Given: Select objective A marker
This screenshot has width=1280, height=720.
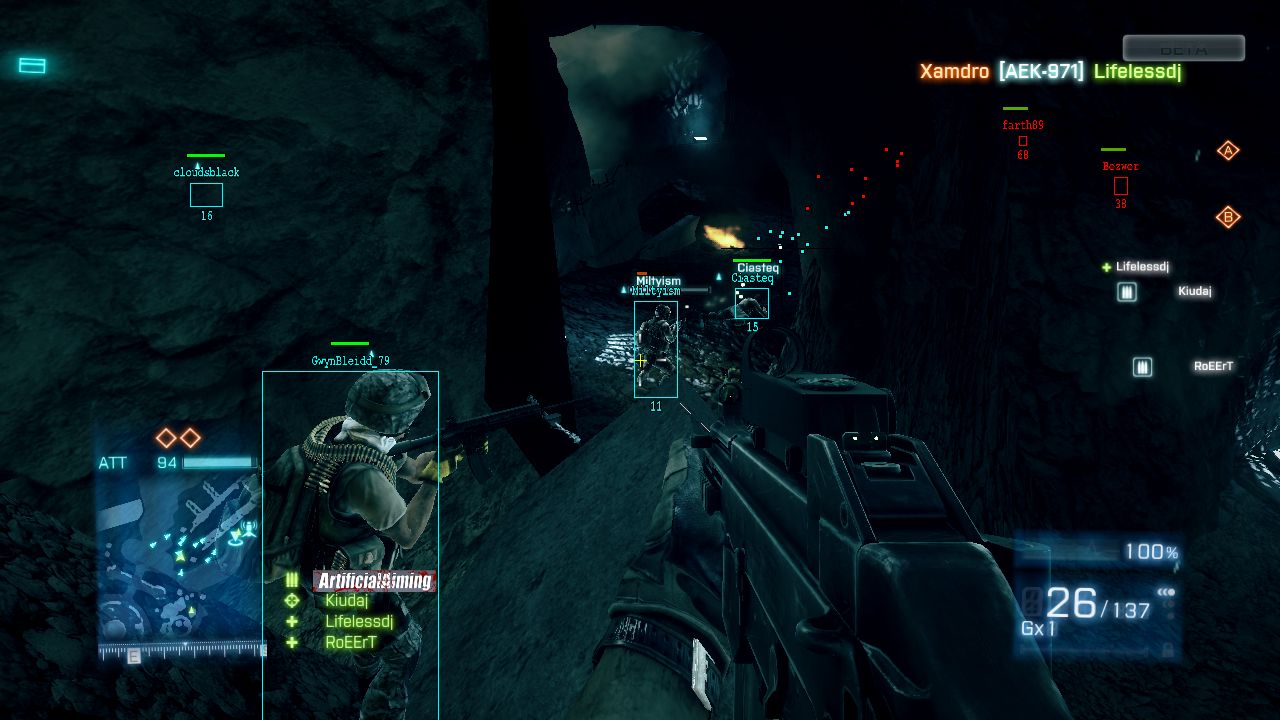Looking at the screenshot, I should (1228, 151).
